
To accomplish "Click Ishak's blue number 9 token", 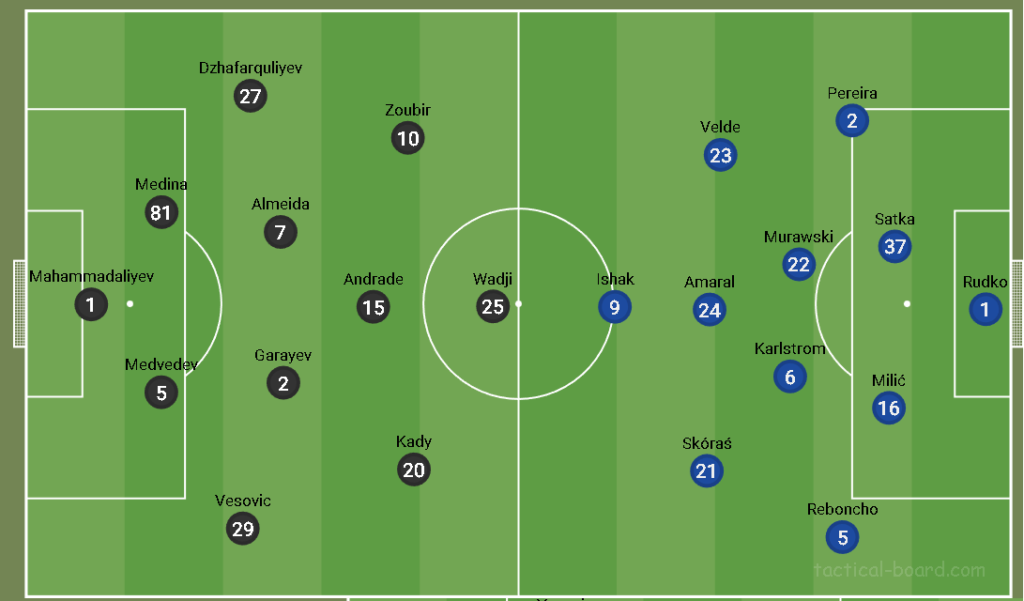I will coord(614,307).
